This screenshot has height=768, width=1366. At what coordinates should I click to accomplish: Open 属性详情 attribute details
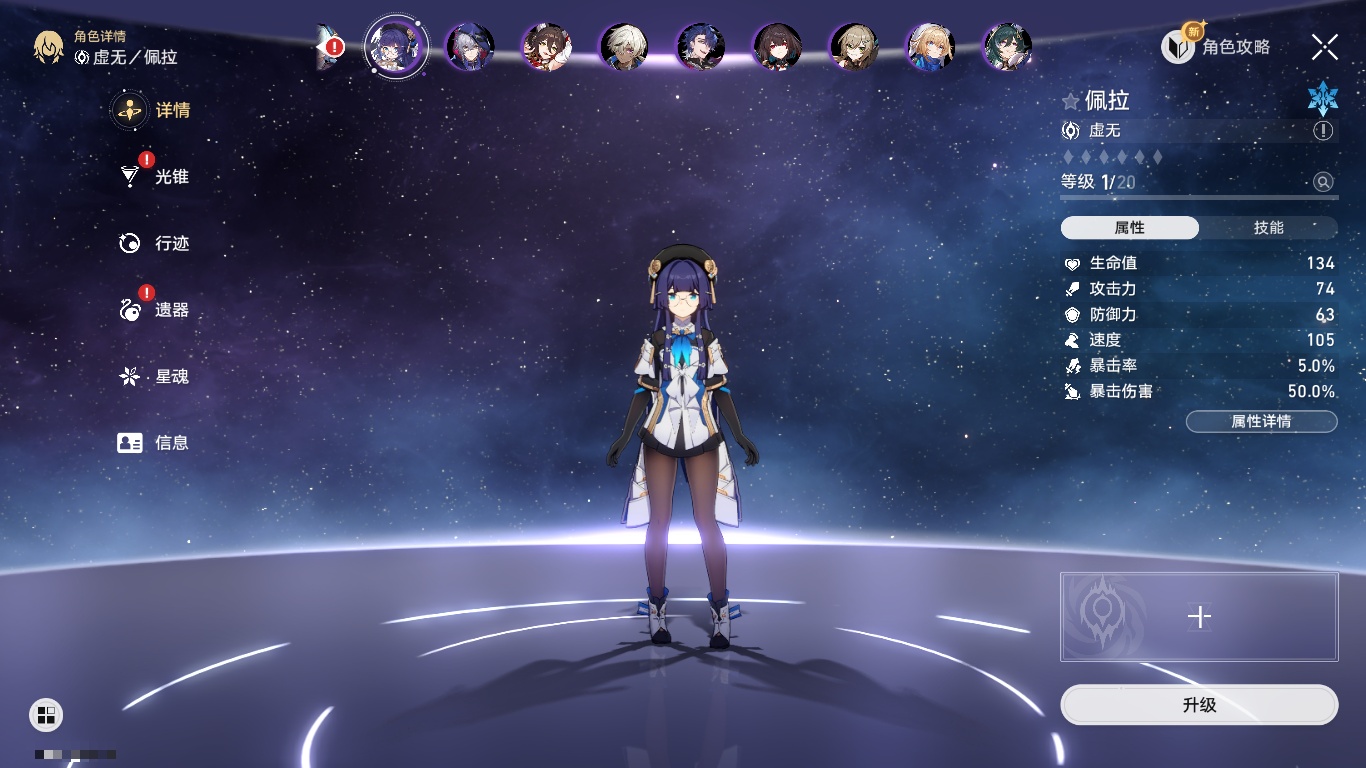pos(1261,421)
